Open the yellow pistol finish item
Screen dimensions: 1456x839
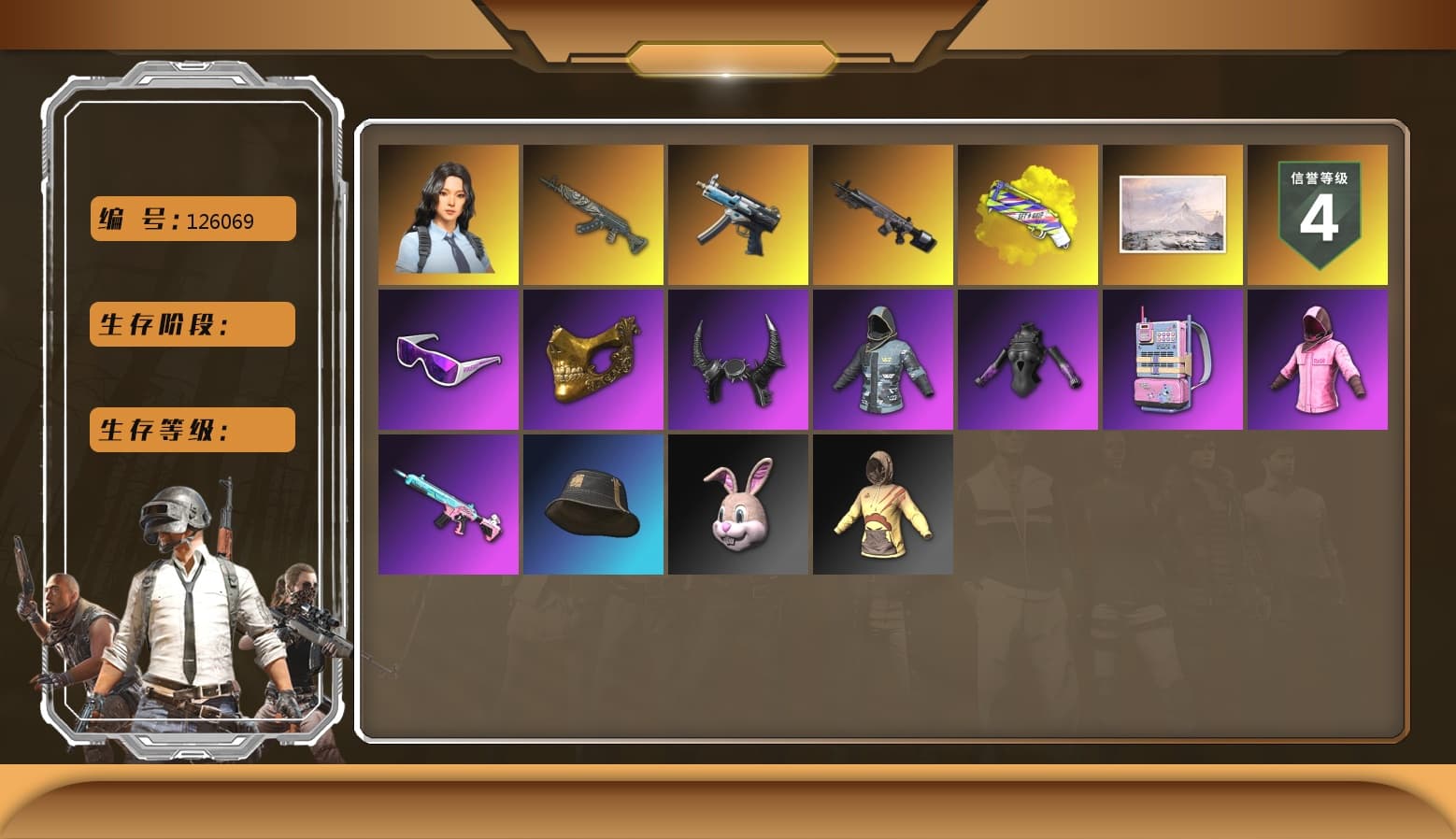1028,214
